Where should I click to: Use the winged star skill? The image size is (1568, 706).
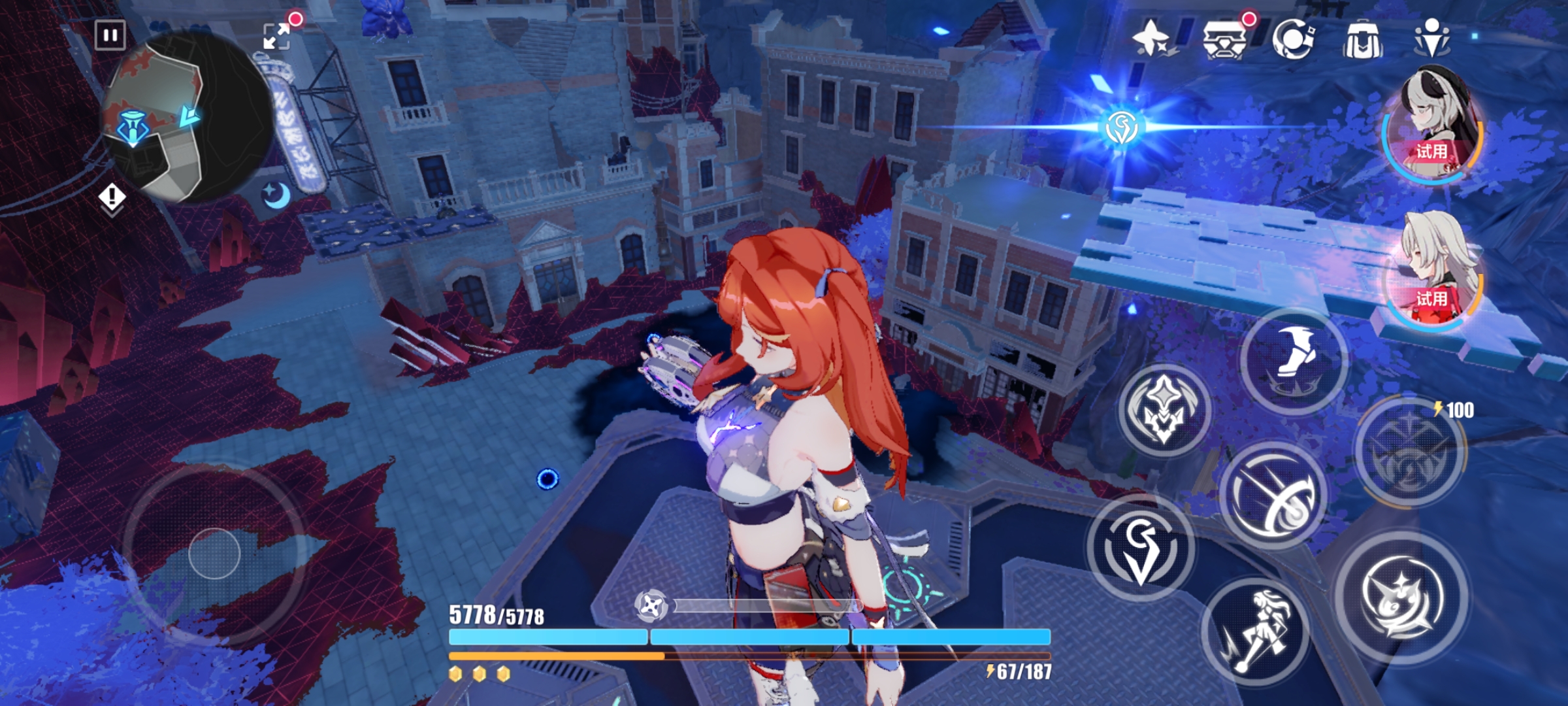pos(1164,411)
